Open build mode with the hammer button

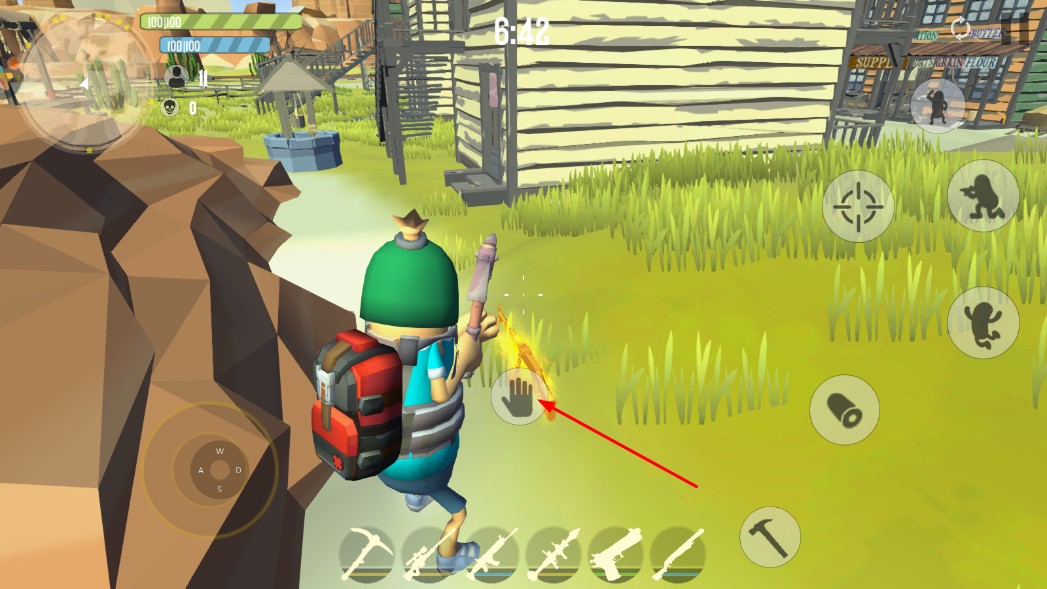(x=770, y=537)
